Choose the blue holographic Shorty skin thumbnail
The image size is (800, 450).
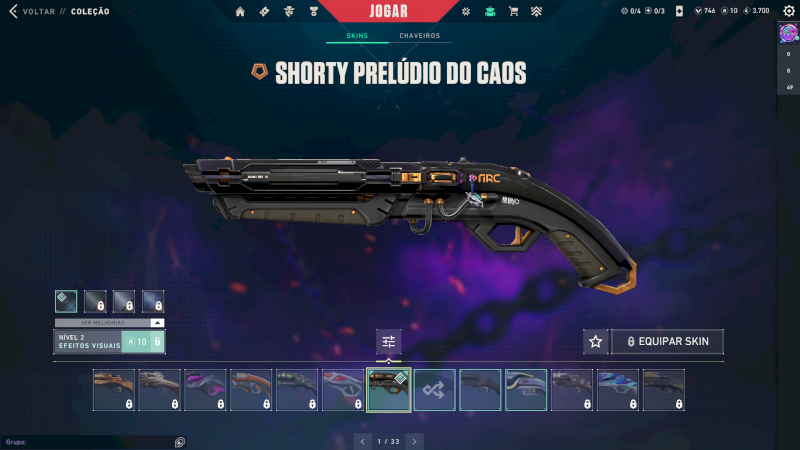[618, 390]
